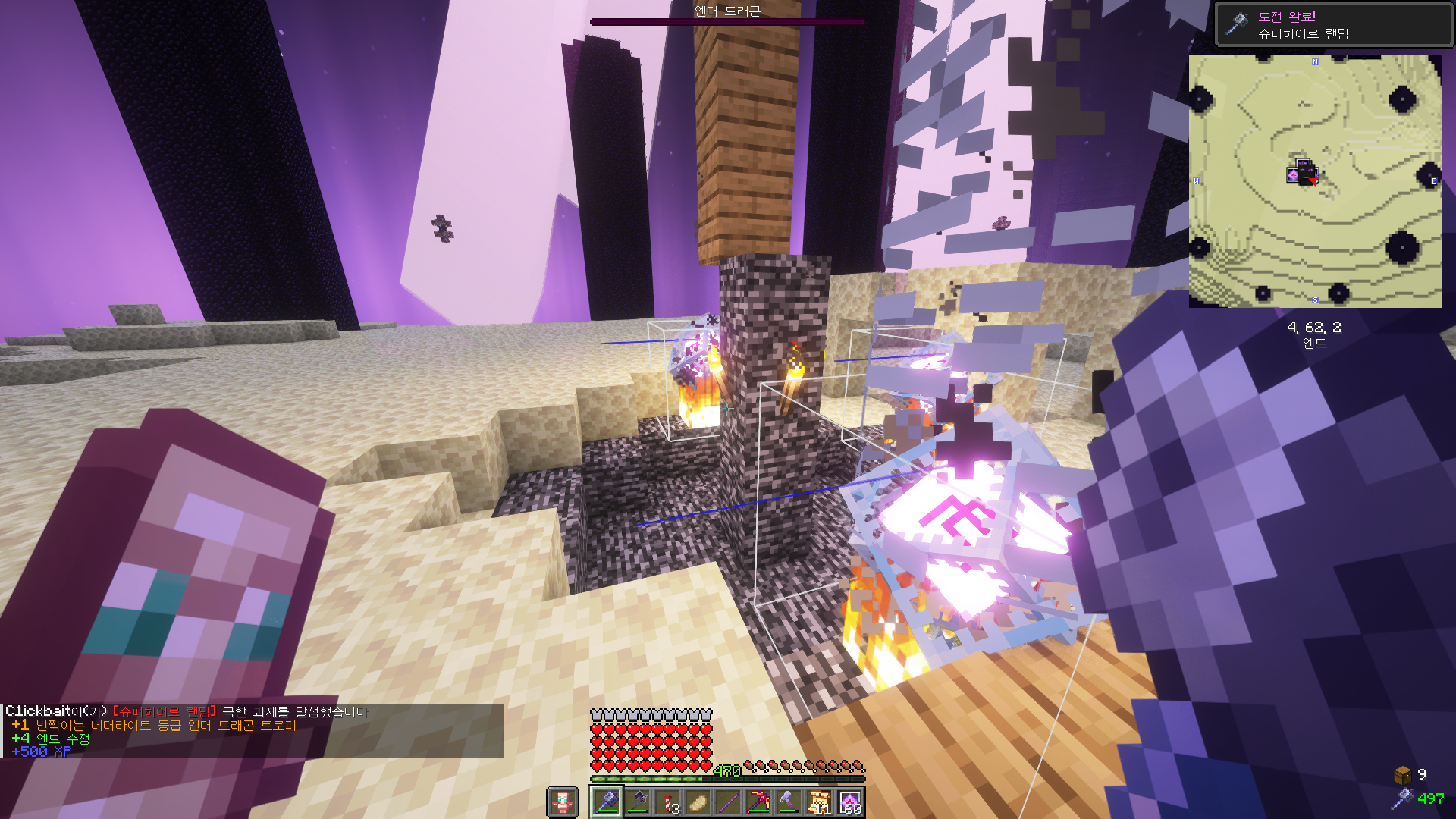Choose the firework rocket stack

[667, 802]
